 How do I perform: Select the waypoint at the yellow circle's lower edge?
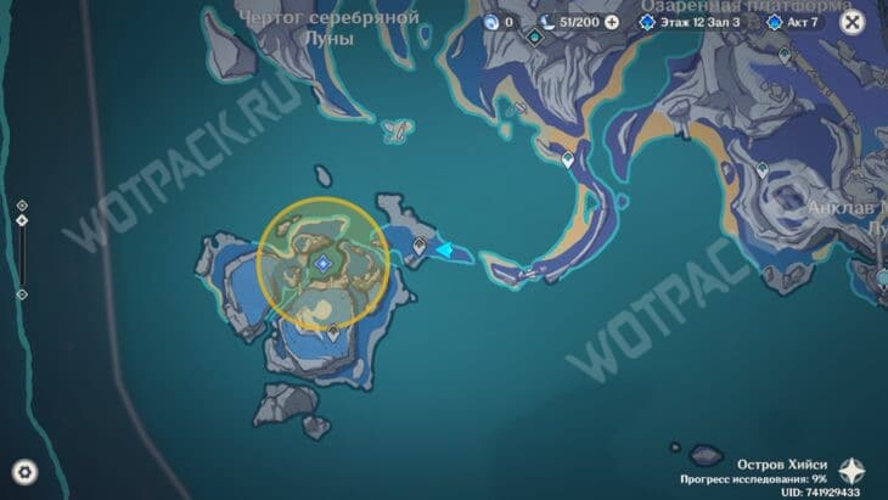pos(333,330)
